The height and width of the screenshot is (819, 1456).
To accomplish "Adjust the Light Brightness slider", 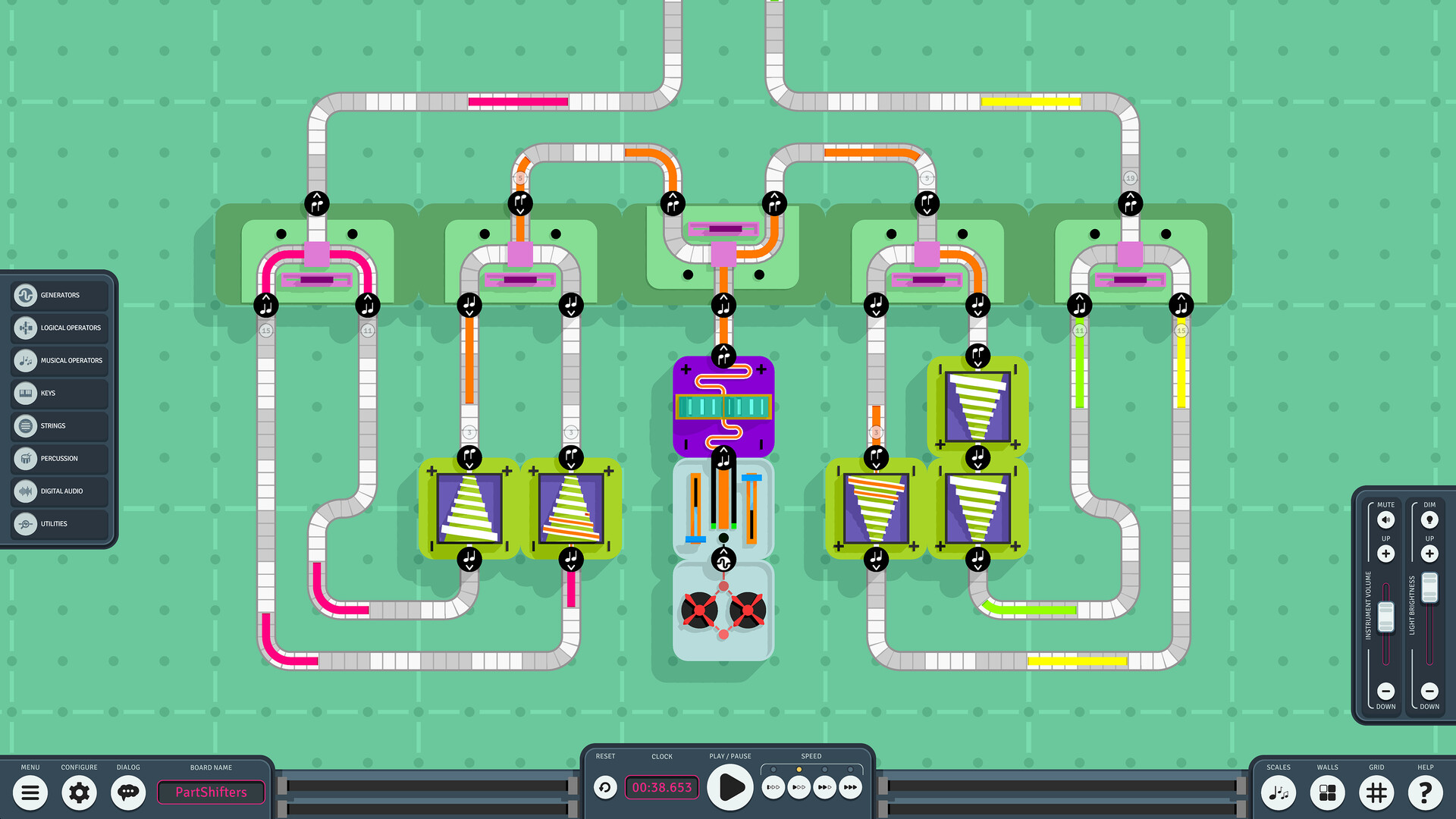I will coord(1429,588).
